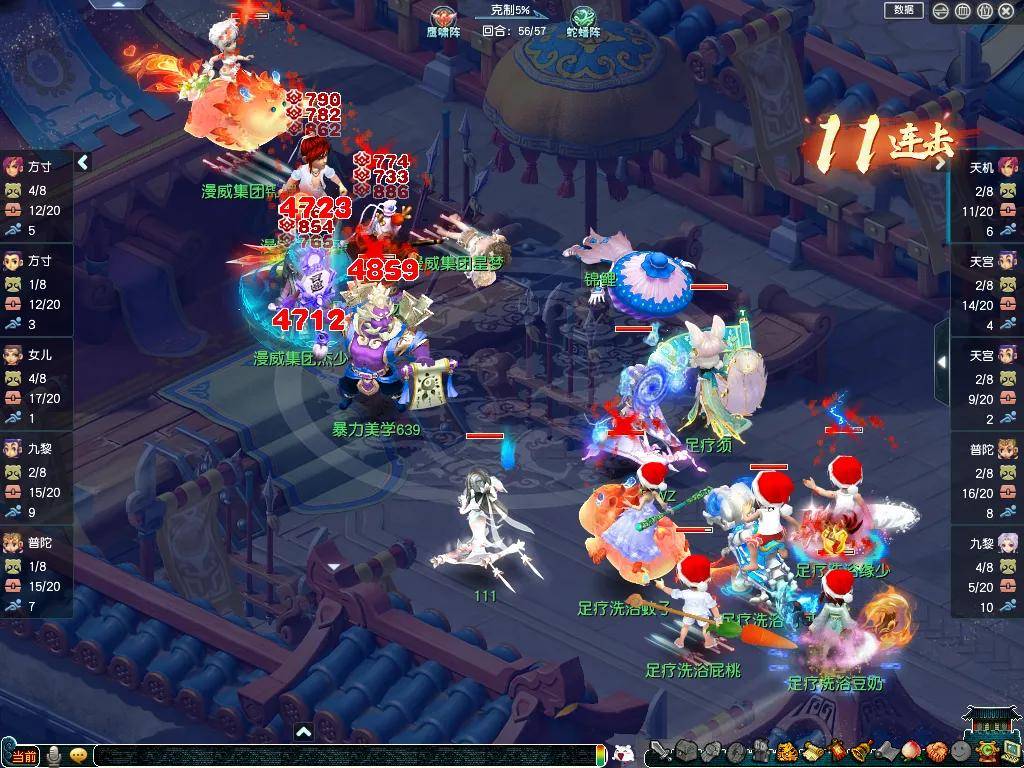Click the white pet face icon

(x=623, y=755)
